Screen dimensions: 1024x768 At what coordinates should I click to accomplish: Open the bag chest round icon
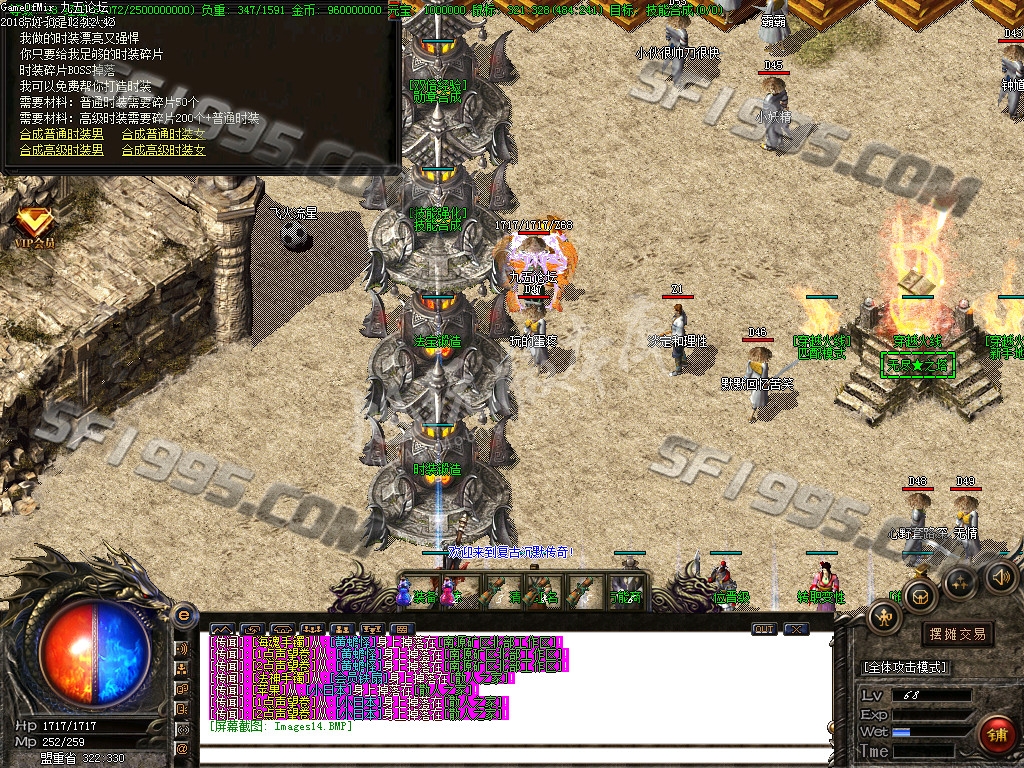[x=919, y=597]
